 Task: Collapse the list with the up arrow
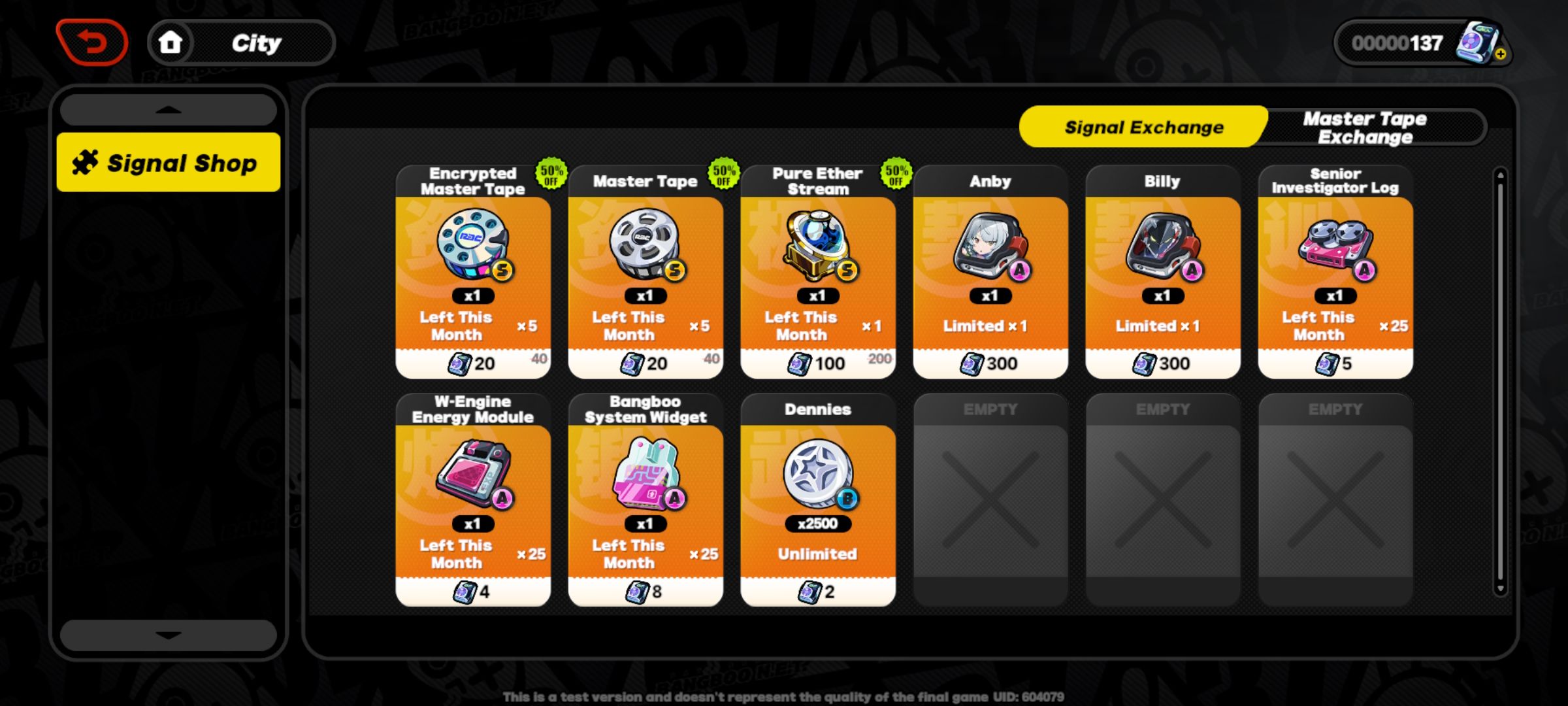pyautogui.click(x=169, y=109)
